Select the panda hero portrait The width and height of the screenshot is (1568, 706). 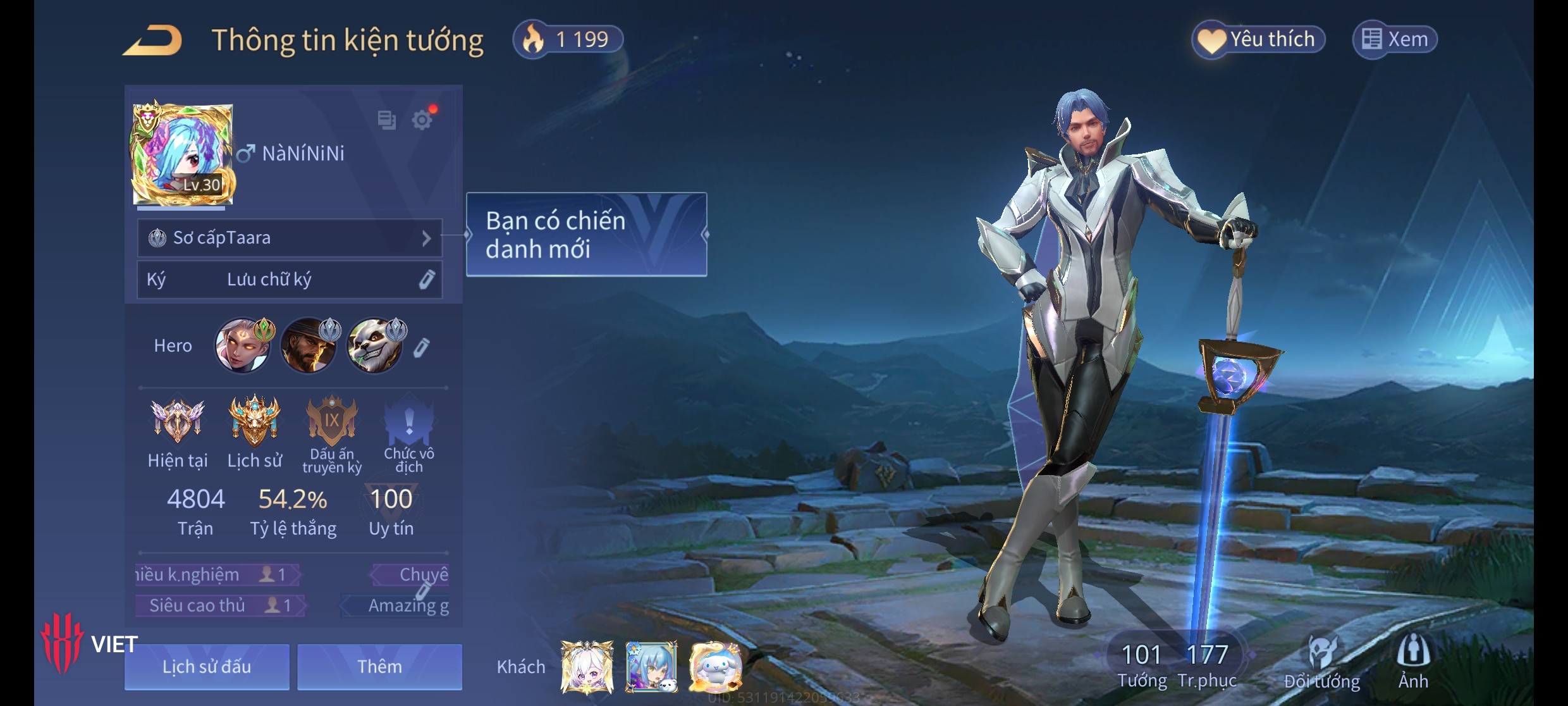(x=375, y=345)
